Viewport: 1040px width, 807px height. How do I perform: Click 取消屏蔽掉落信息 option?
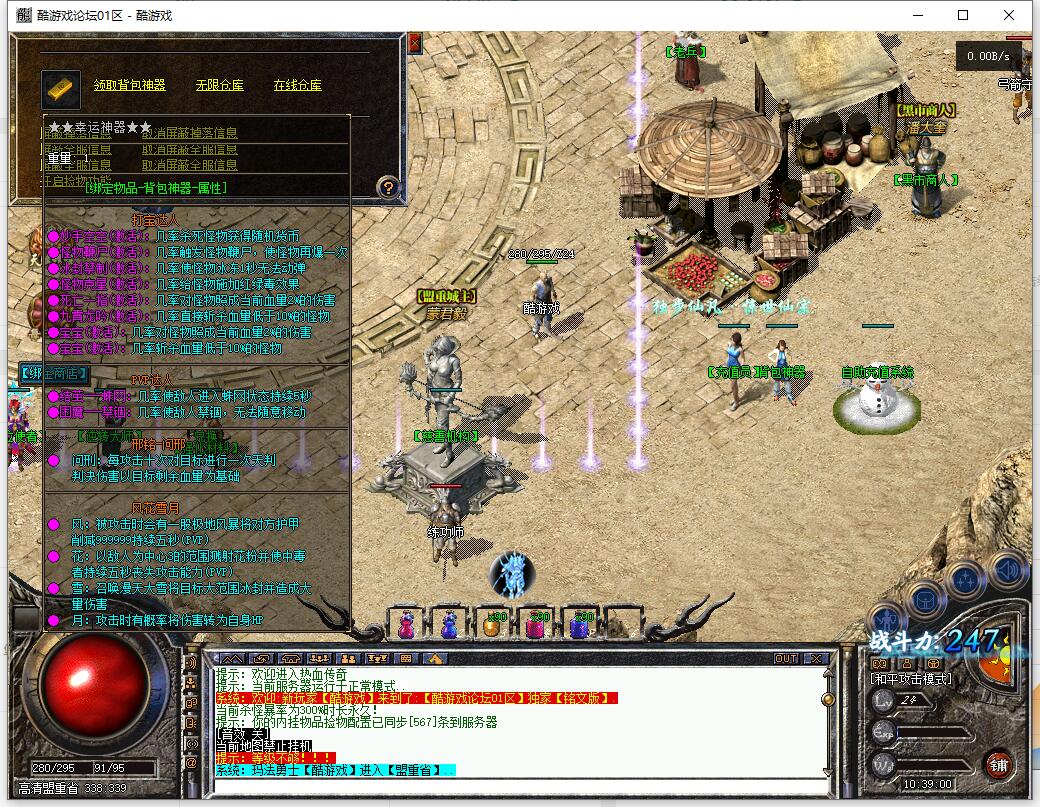(x=189, y=133)
